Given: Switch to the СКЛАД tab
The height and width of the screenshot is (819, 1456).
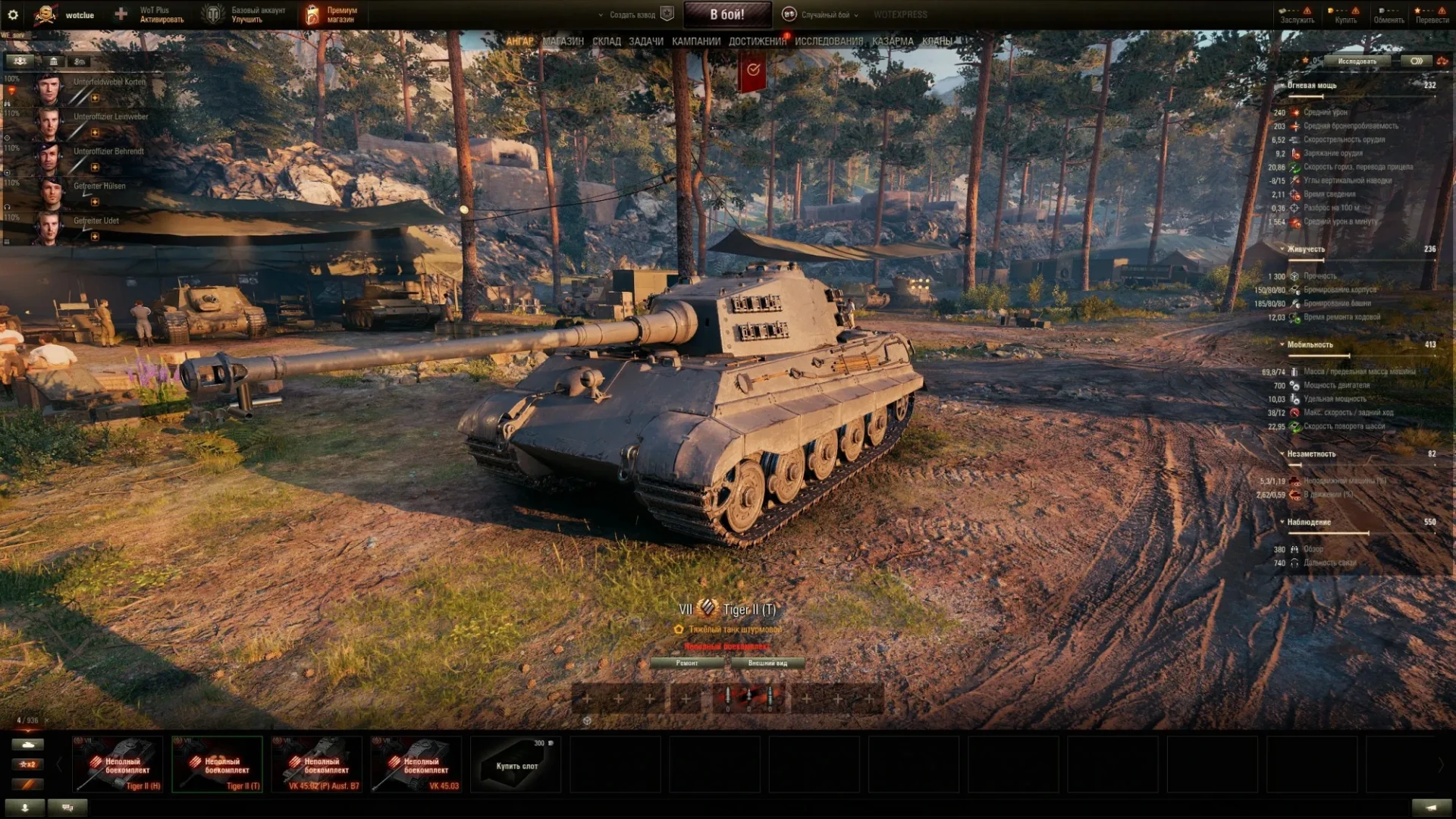Looking at the screenshot, I should (606, 42).
